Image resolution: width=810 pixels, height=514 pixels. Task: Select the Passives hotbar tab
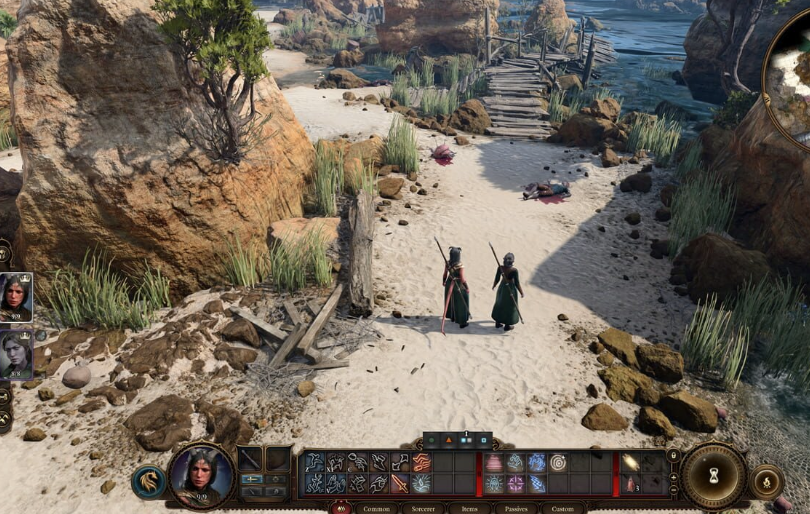(x=515, y=508)
